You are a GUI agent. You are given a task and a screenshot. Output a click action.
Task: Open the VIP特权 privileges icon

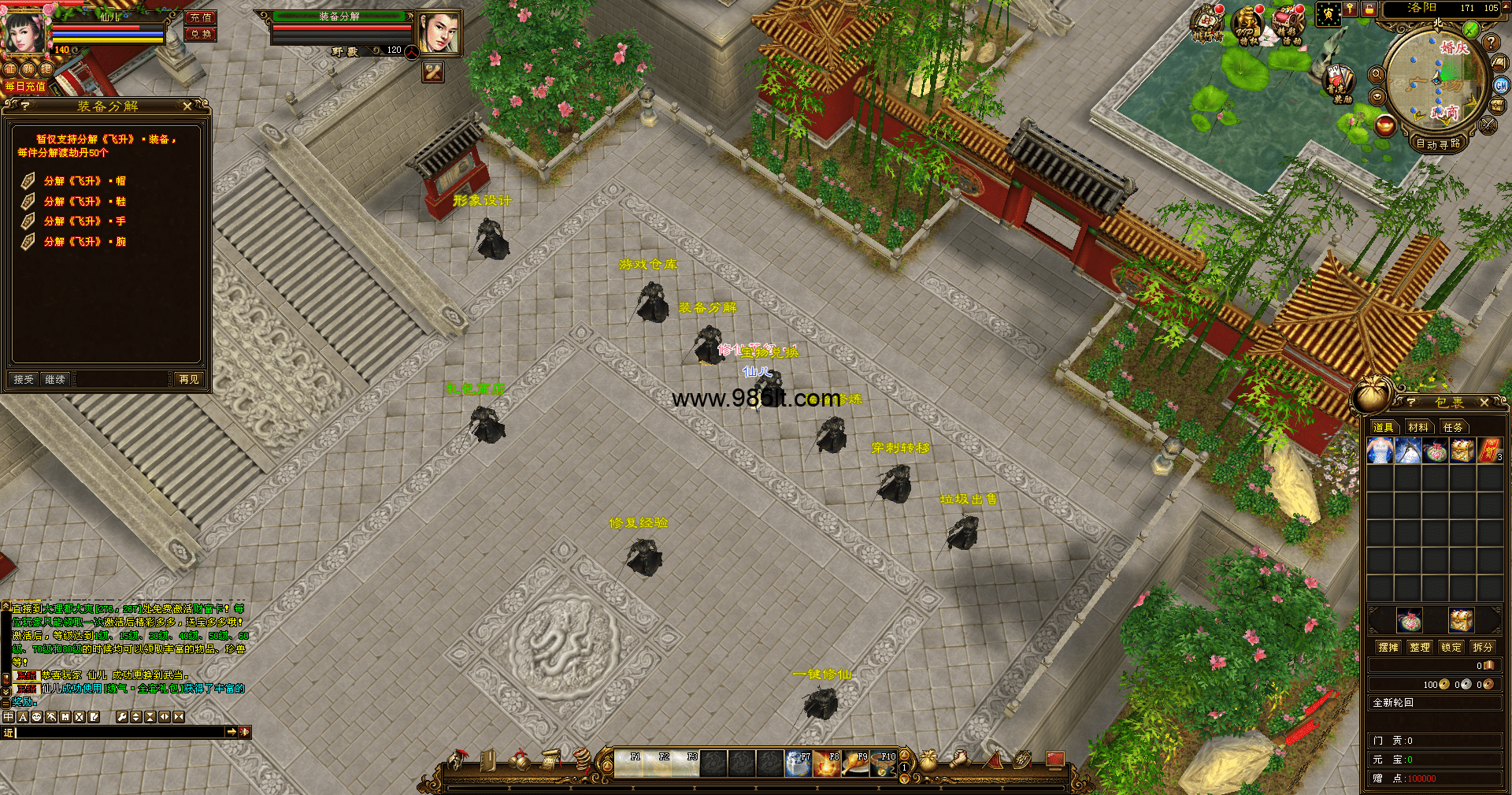point(1247,25)
